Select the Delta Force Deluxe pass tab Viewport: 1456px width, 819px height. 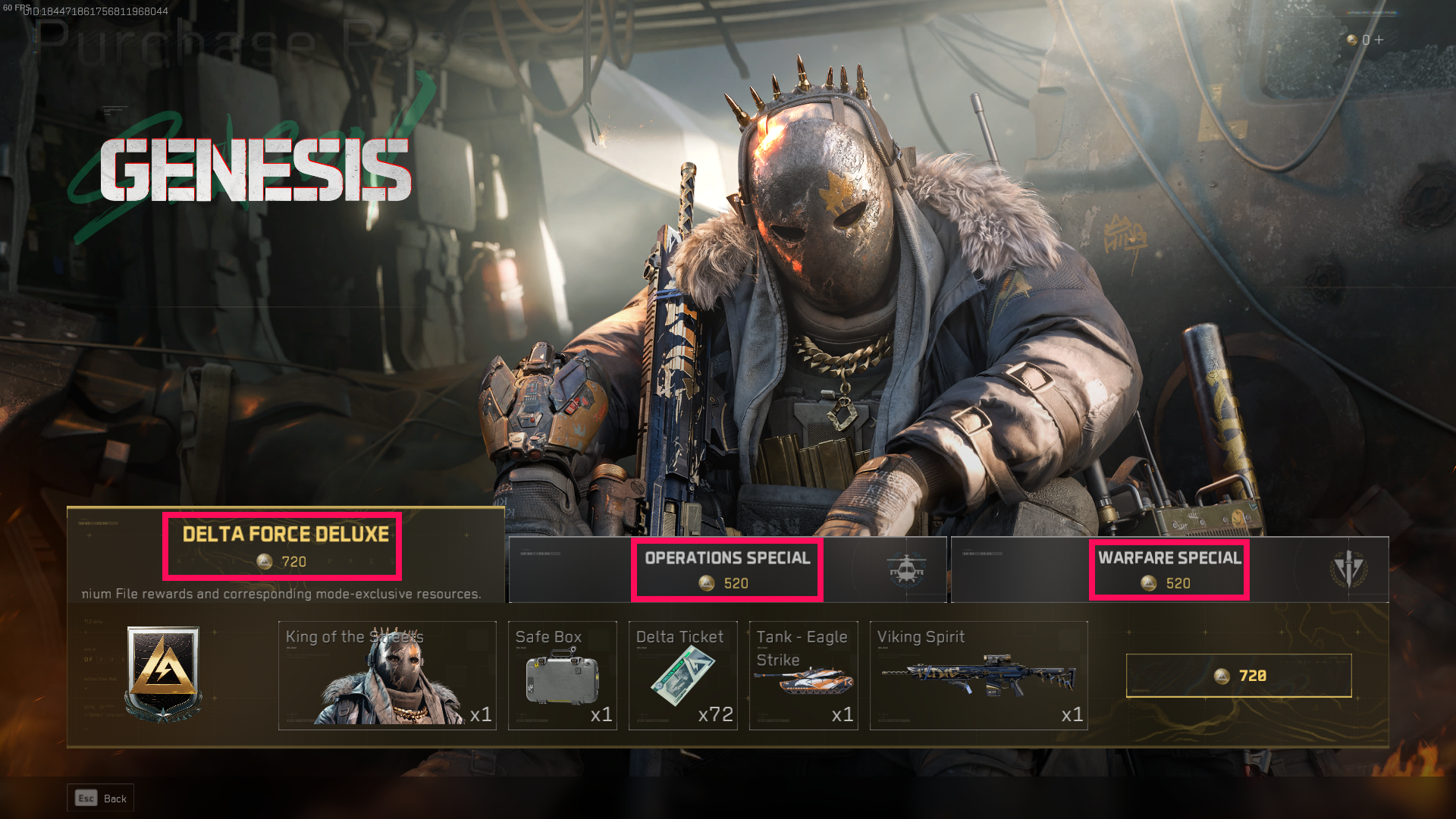tap(285, 546)
